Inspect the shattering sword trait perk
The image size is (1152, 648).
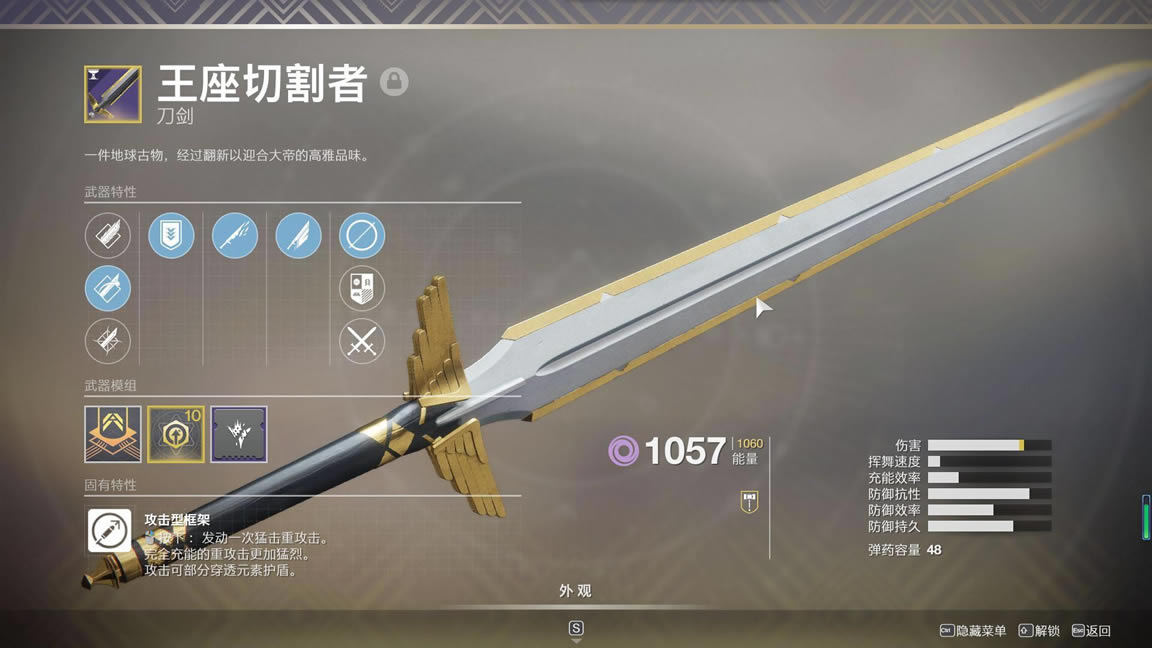coord(235,236)
